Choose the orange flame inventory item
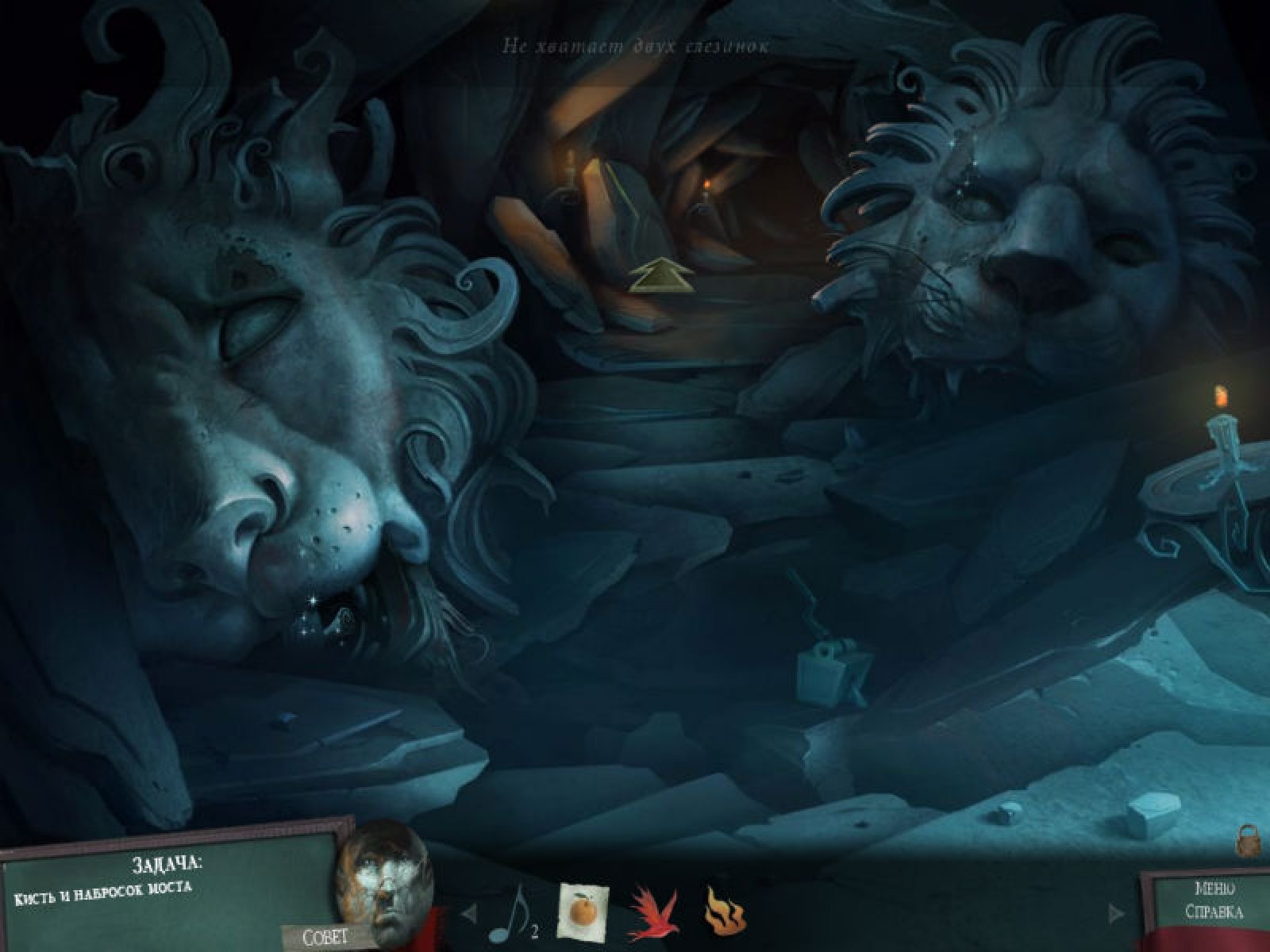The image size is (1270, 952). 724,910
